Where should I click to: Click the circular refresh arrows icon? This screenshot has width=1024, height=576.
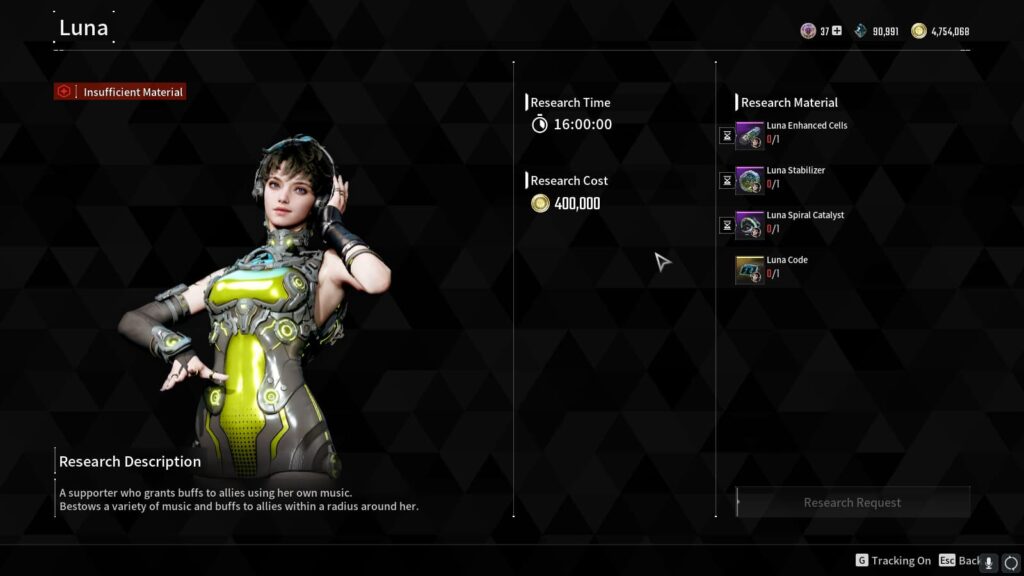tap(1010, 562)
